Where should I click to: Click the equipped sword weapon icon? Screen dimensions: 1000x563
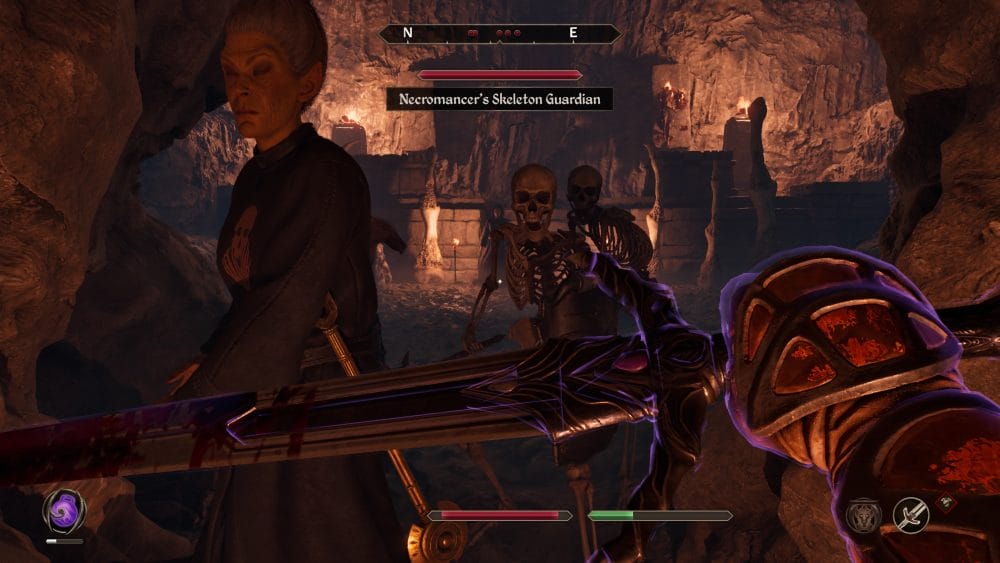[x=911, y=515]
